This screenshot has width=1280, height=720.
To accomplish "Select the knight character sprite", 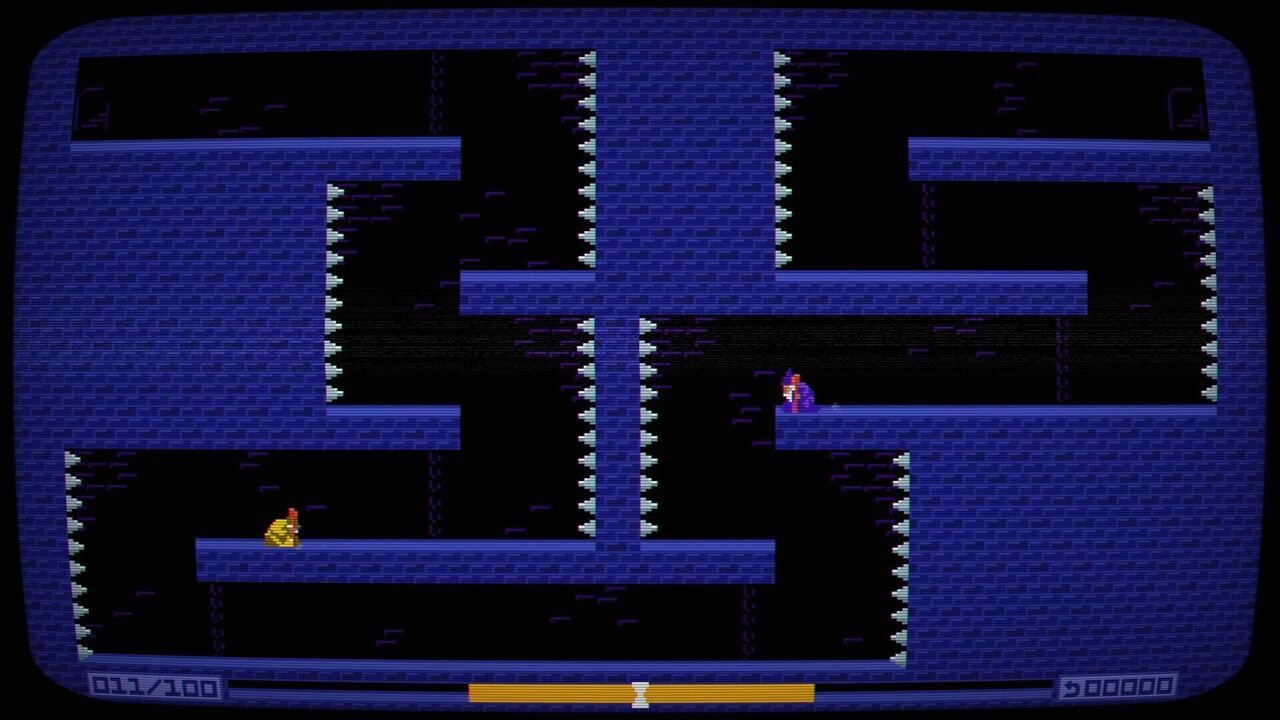I will pyautogui.click(x=283, y=527).
